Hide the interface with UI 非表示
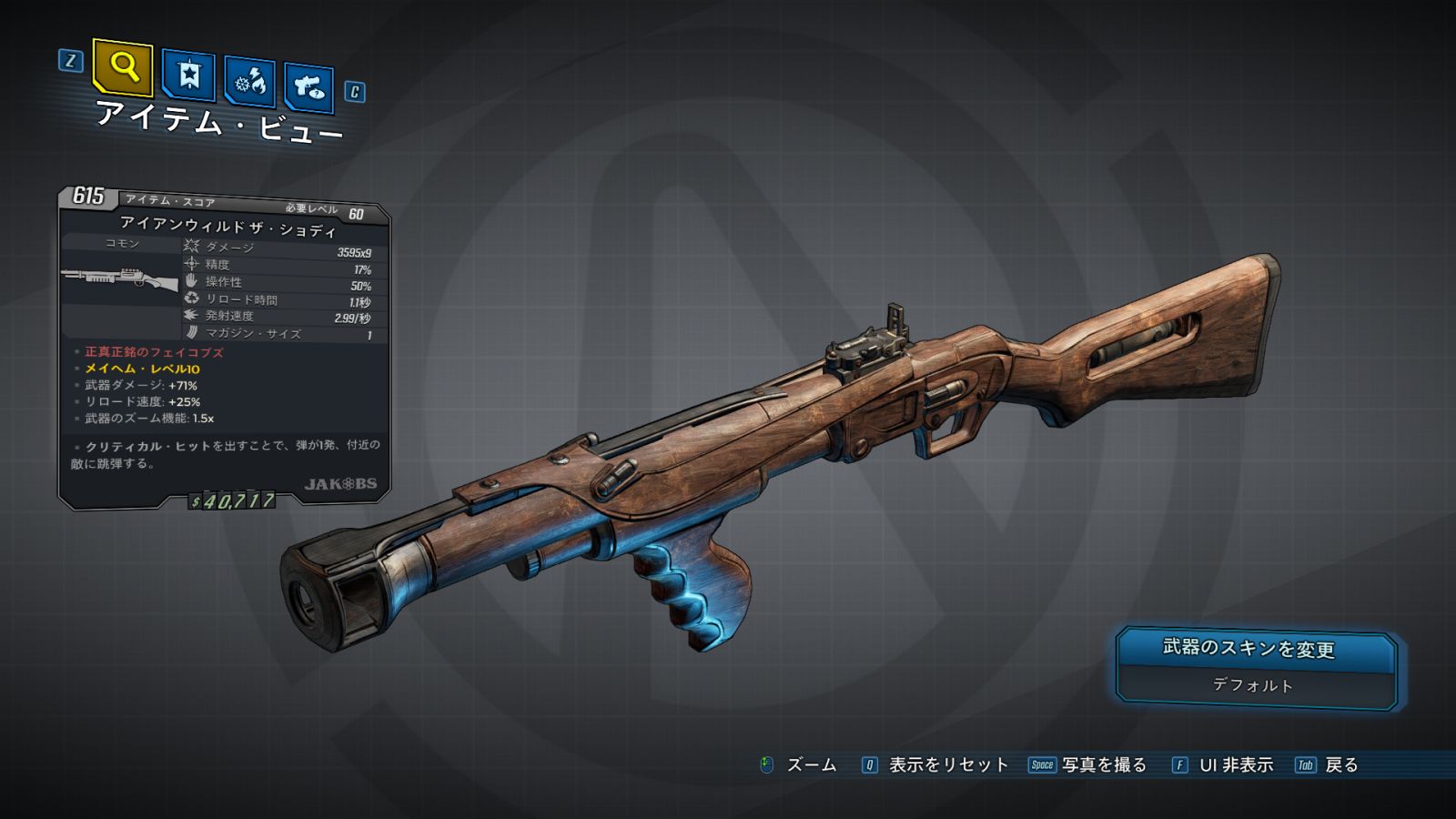Screen dimensions: 1456x819 (x=1235, y=765)
